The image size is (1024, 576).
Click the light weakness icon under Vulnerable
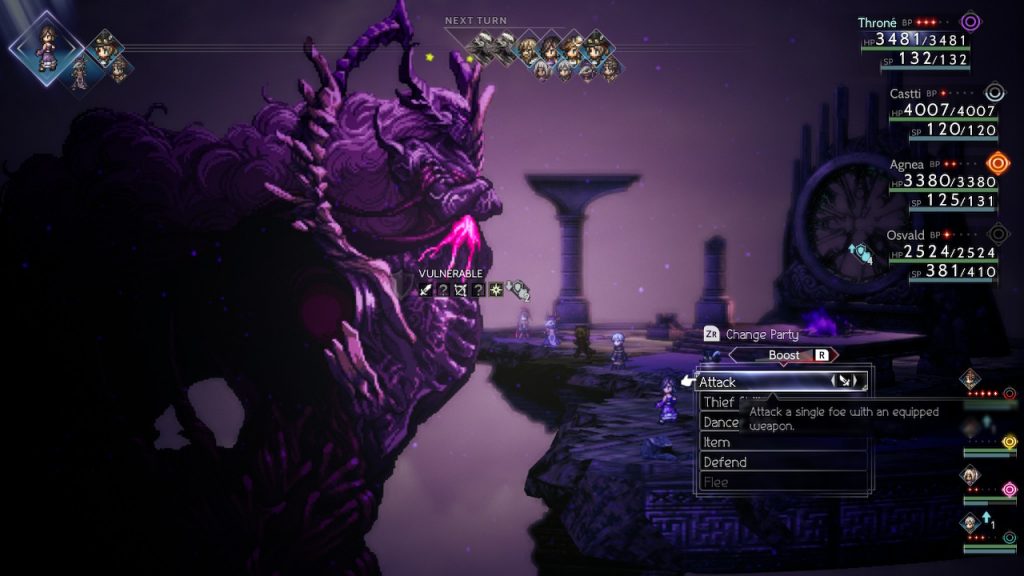point(495,290)
